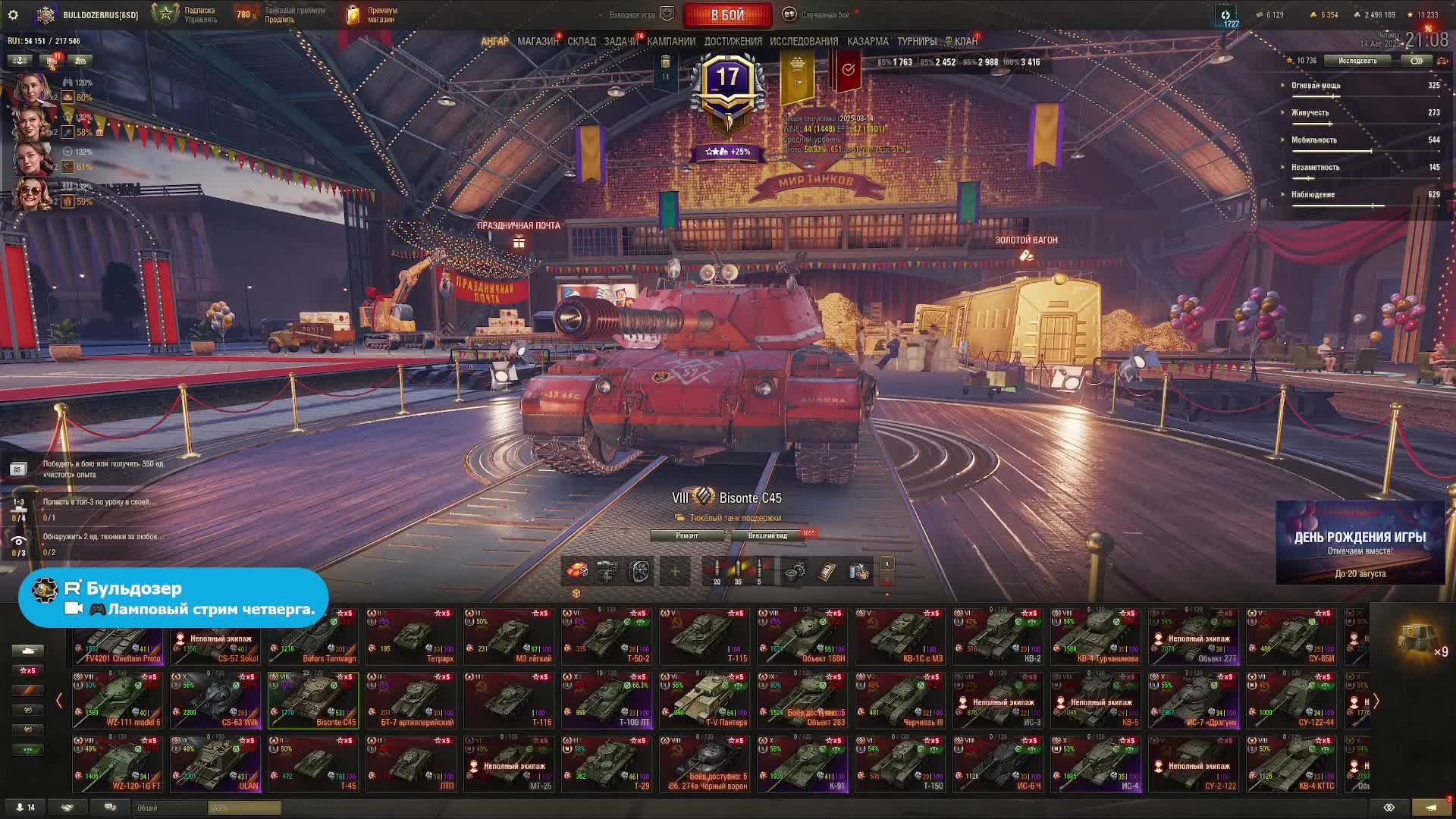Image resolution: width=1456 pixels, height=819 pixels.
Task: Open the Премиум магазин
Action: (x=372, y=14)
